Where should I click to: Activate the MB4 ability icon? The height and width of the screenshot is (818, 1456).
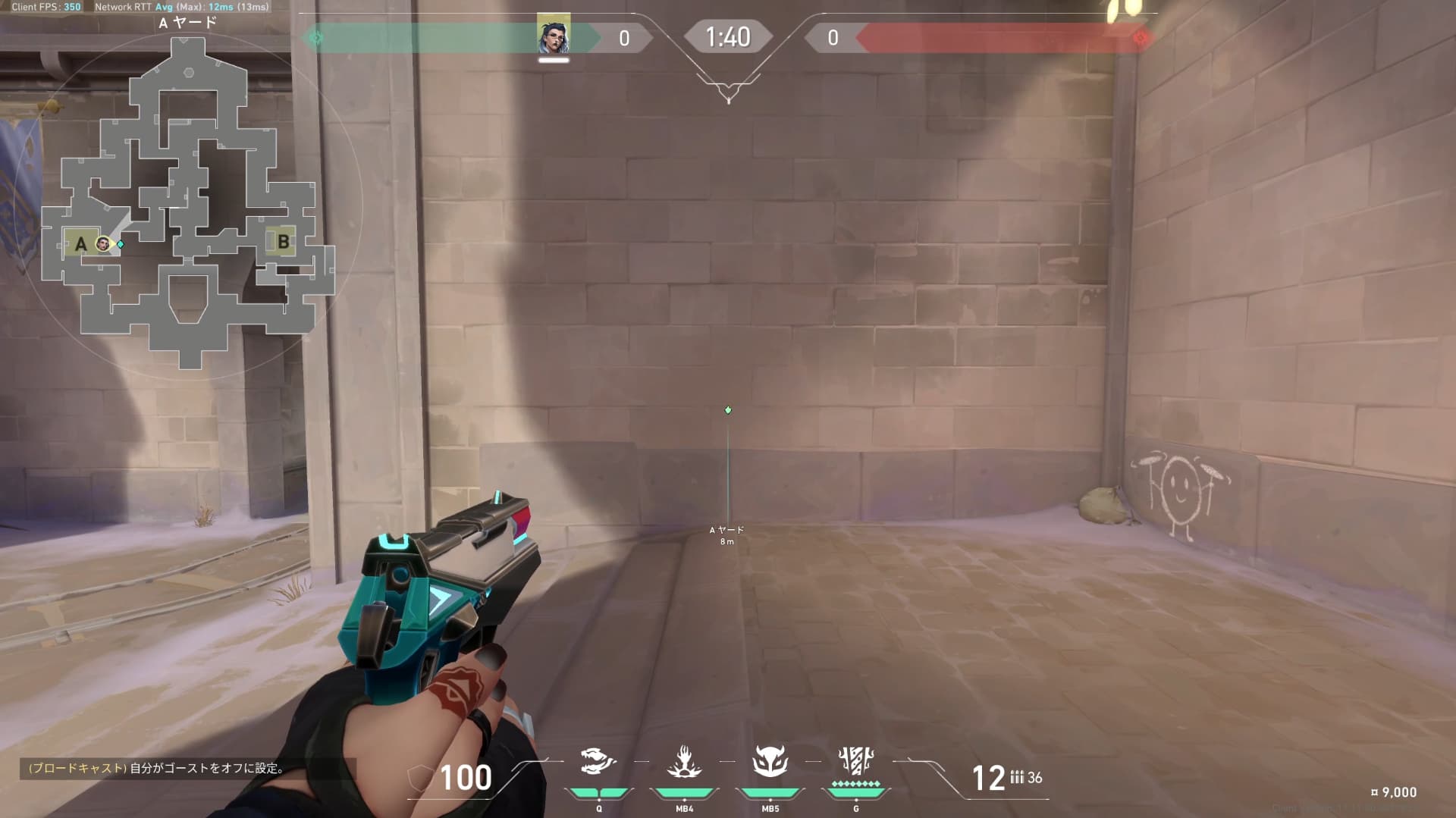[x=684, y=761]
